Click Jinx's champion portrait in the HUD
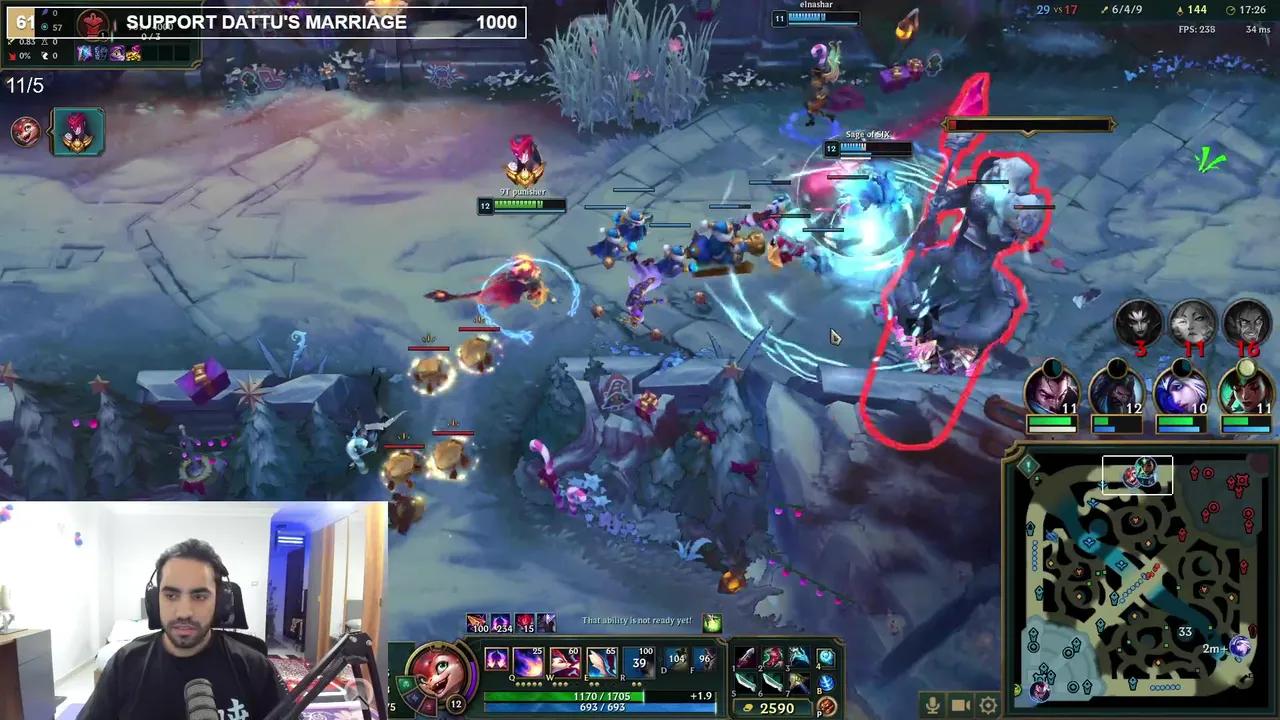 coord(440,668)
